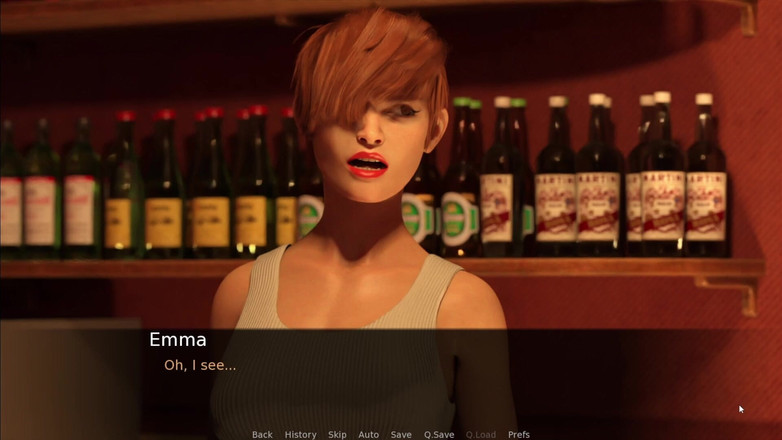The width and height of the screenshot is (782, 440).
Task: Toggle Auto advance mode
Action: 368,434
